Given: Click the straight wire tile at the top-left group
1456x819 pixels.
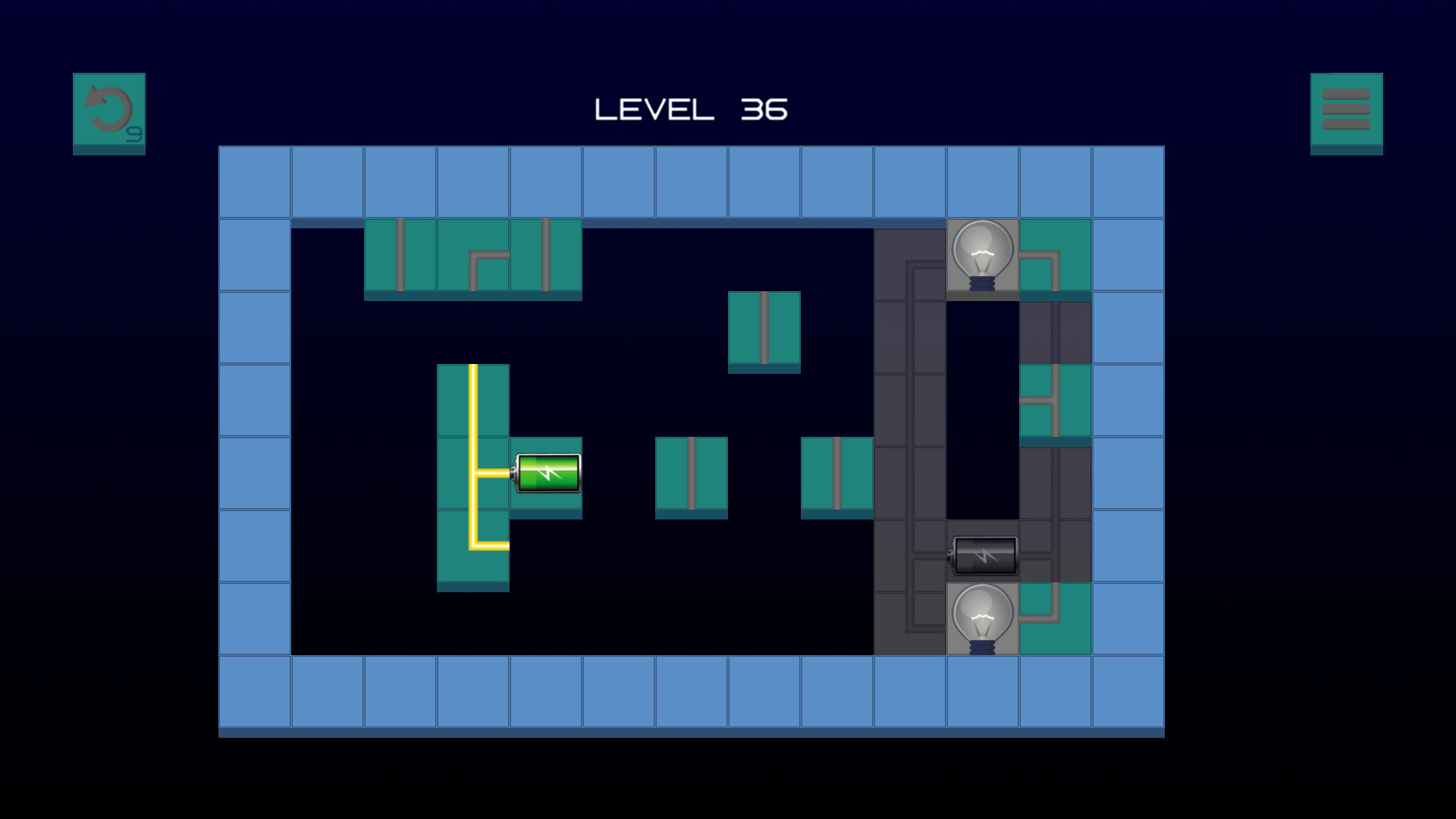Looking at the screenshot, I should point(400,255).
